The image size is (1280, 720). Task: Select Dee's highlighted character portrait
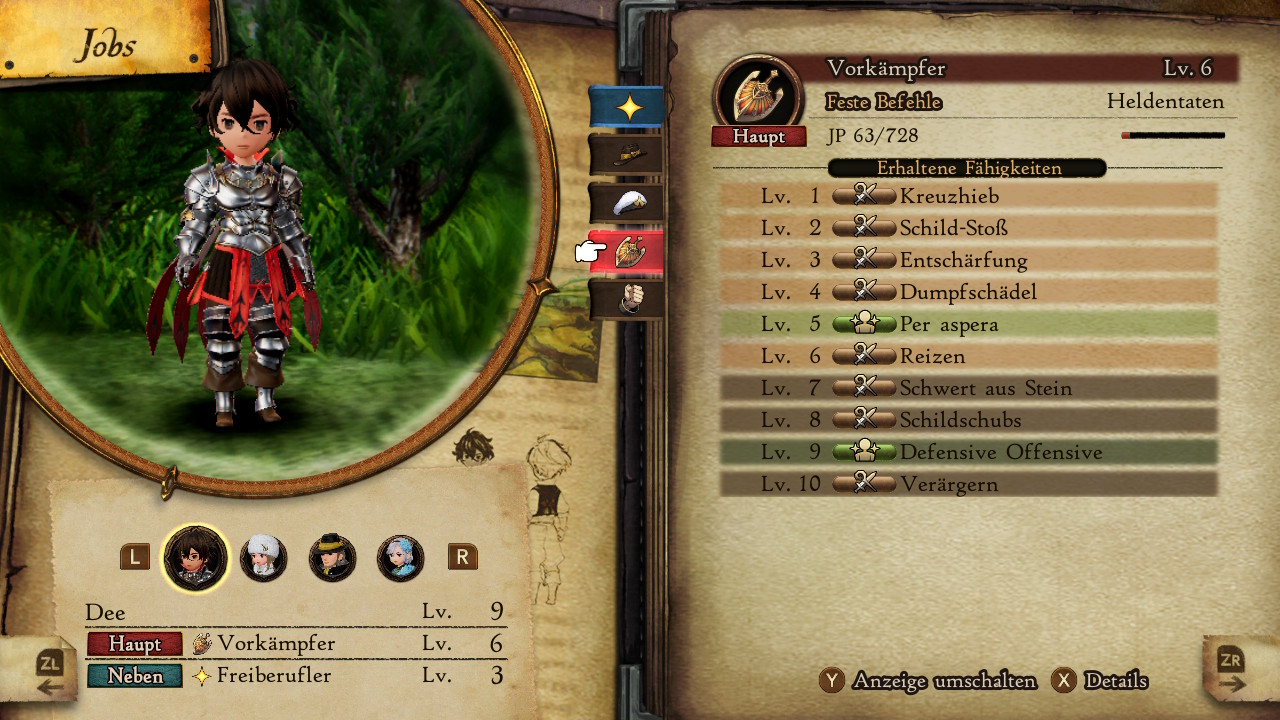[x=196, y=558]
